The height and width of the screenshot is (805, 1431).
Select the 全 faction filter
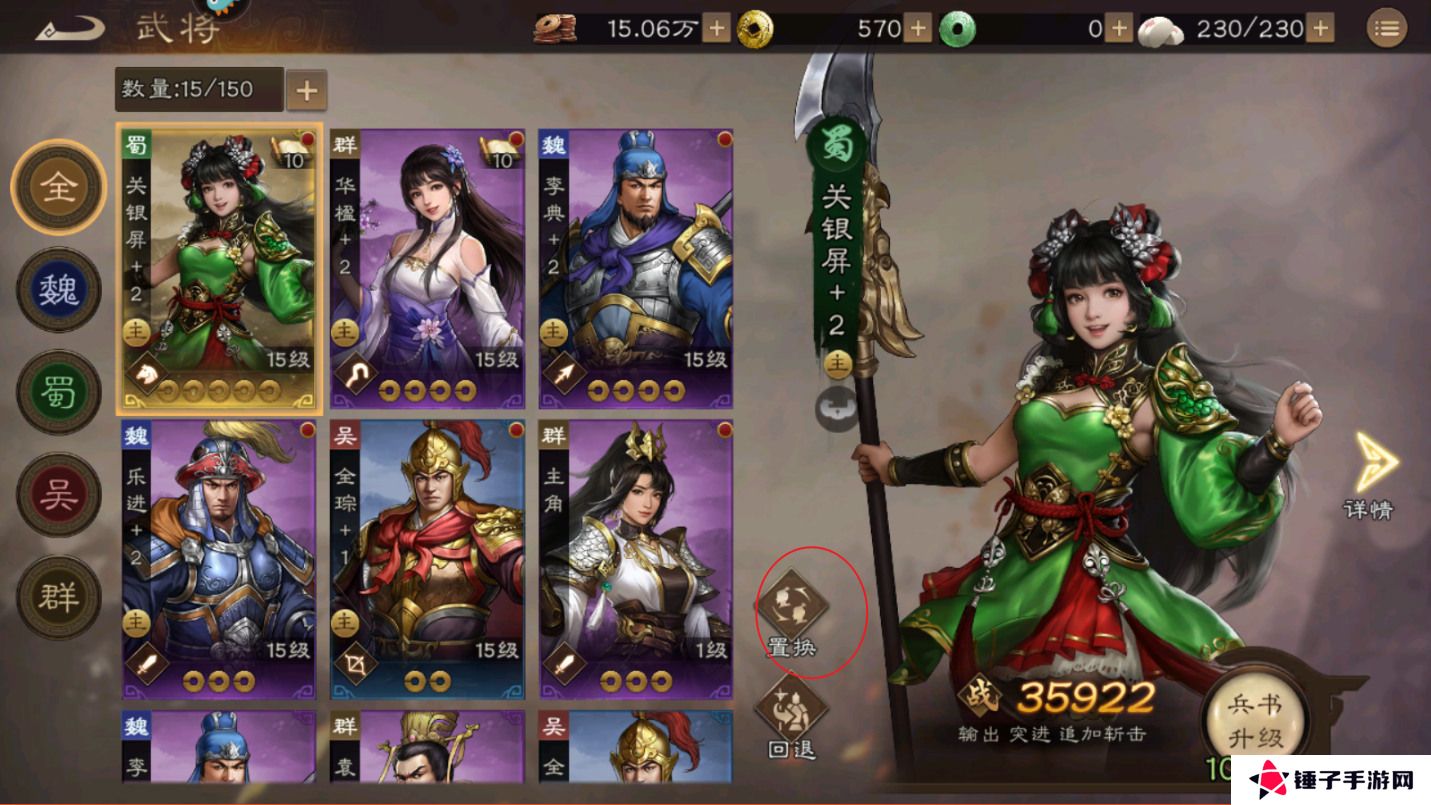[x=57, y=189]
